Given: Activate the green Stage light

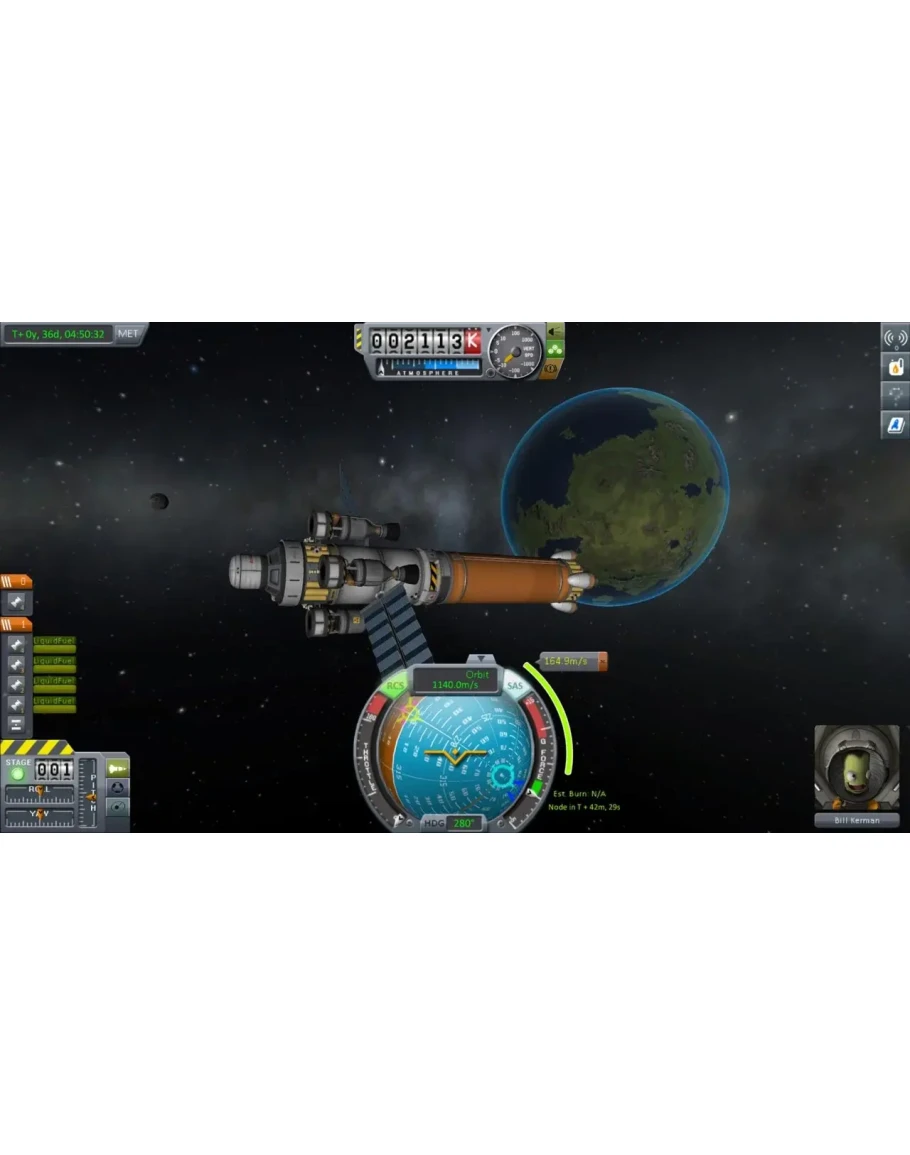Looking at the screenshot, I should point(17,773).
